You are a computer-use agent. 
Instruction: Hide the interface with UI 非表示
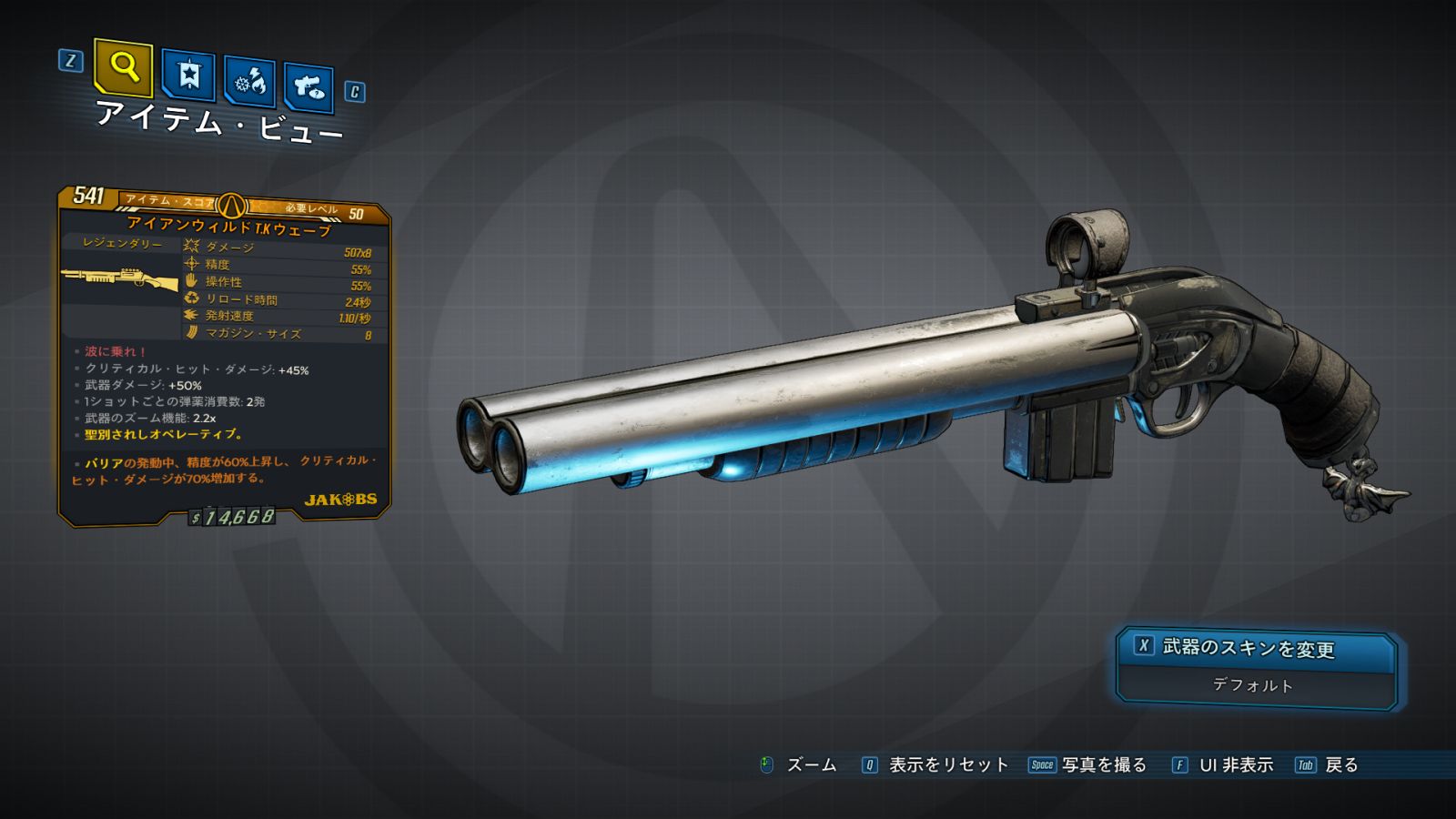1235,765
